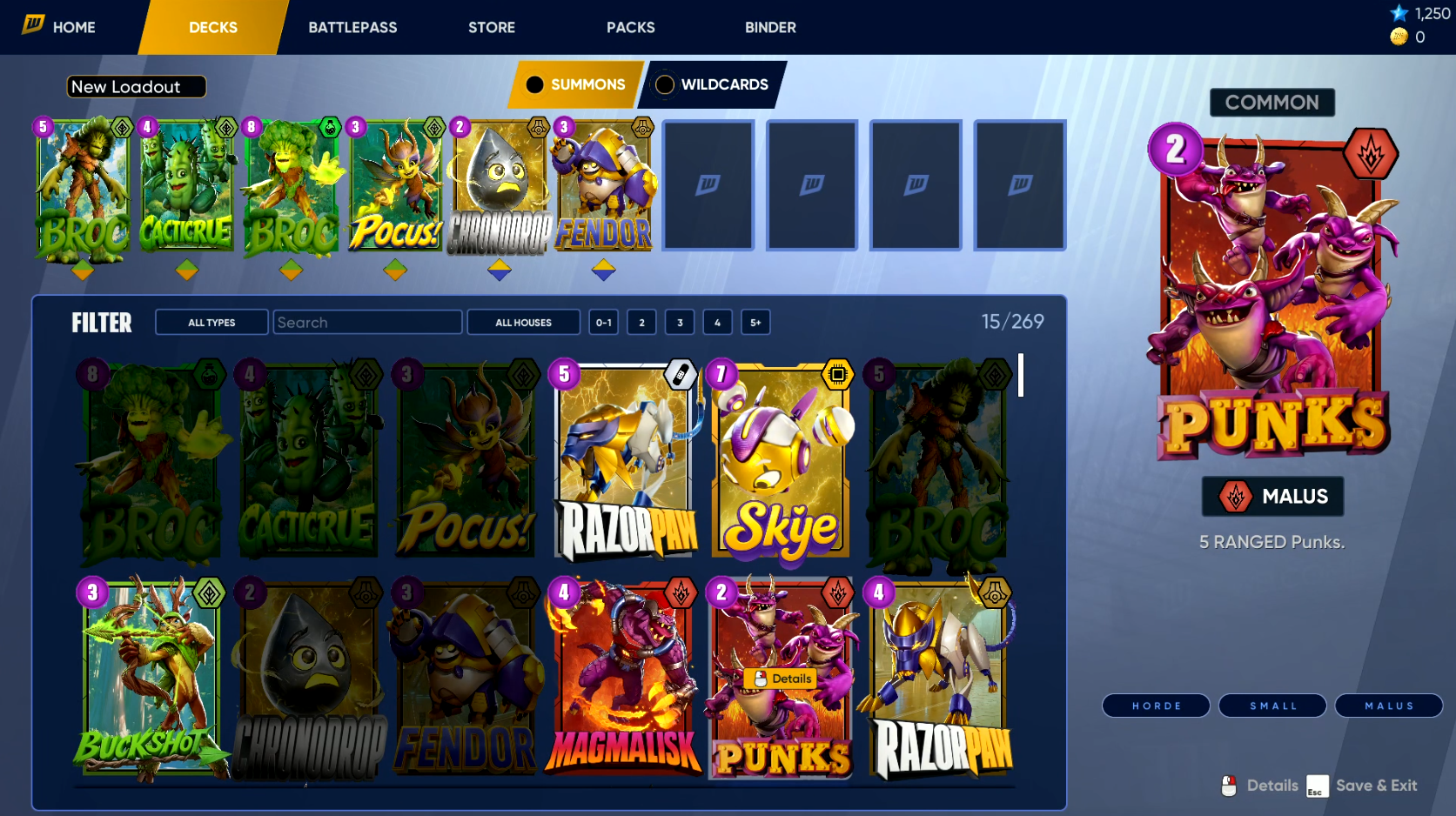This screenshot has width=1456, height=816.
Task: Select the Skye card in the collection
Action: (781, 461)
